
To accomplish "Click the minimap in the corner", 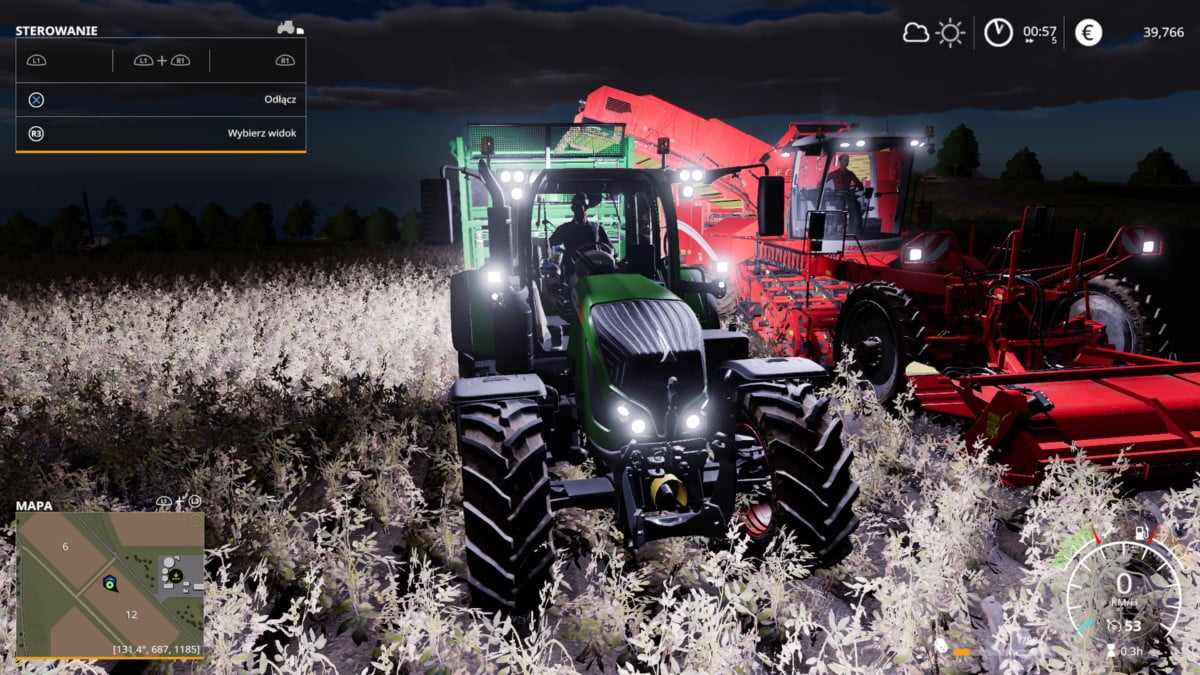I will (110, 585).
